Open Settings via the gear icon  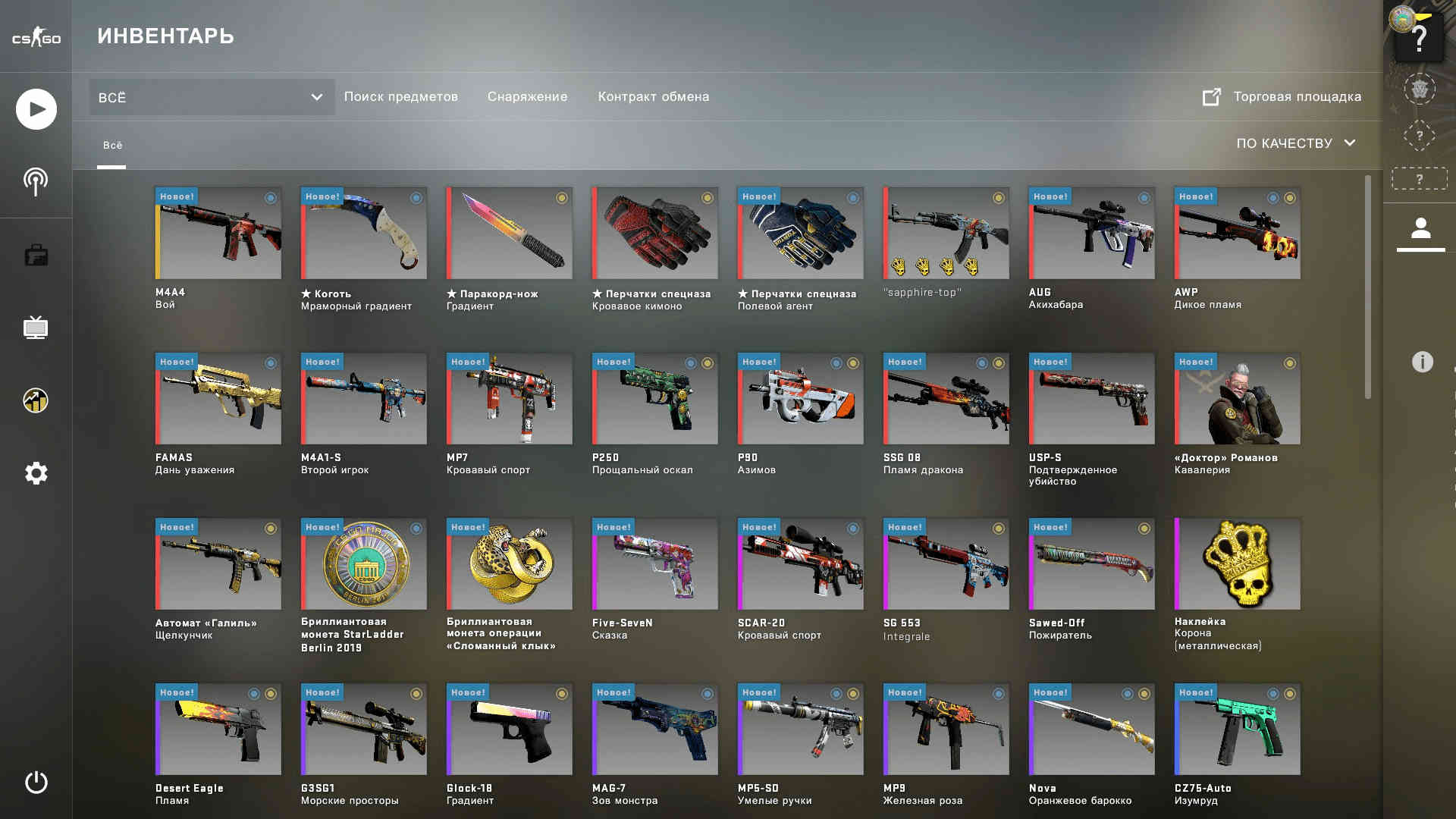(35, 473)
